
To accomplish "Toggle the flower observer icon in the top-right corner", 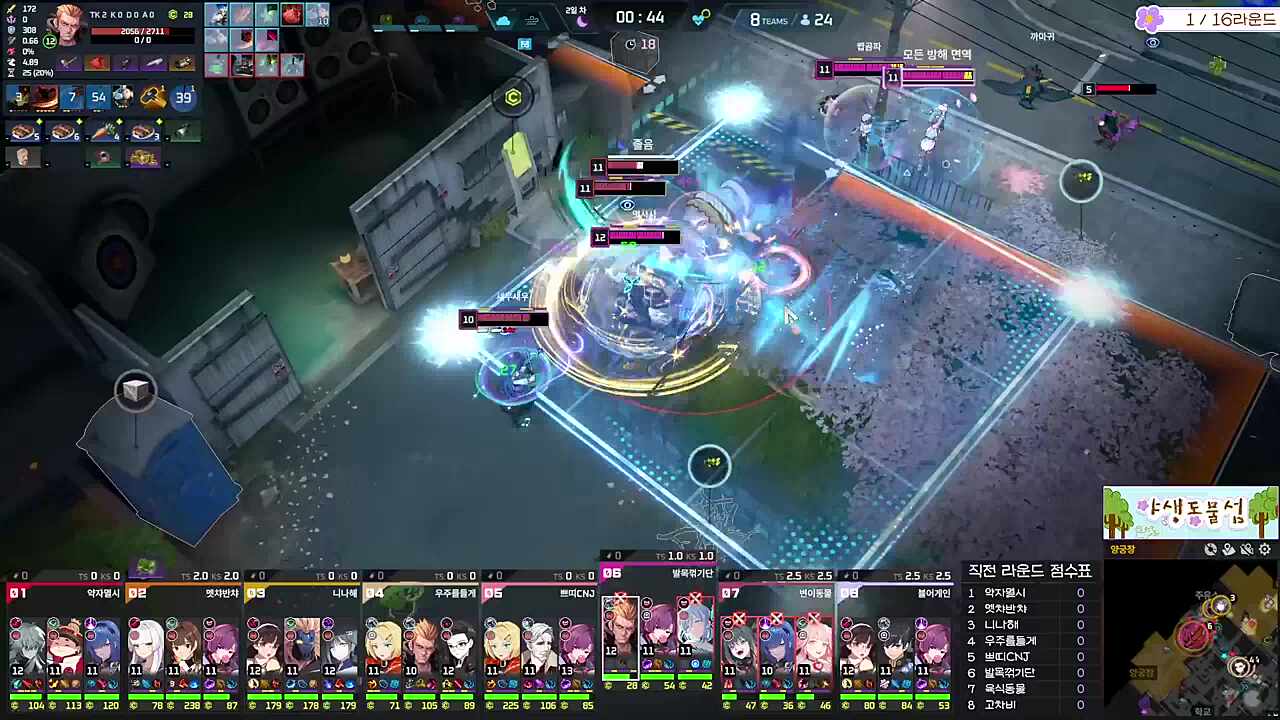I will 1149,19.
